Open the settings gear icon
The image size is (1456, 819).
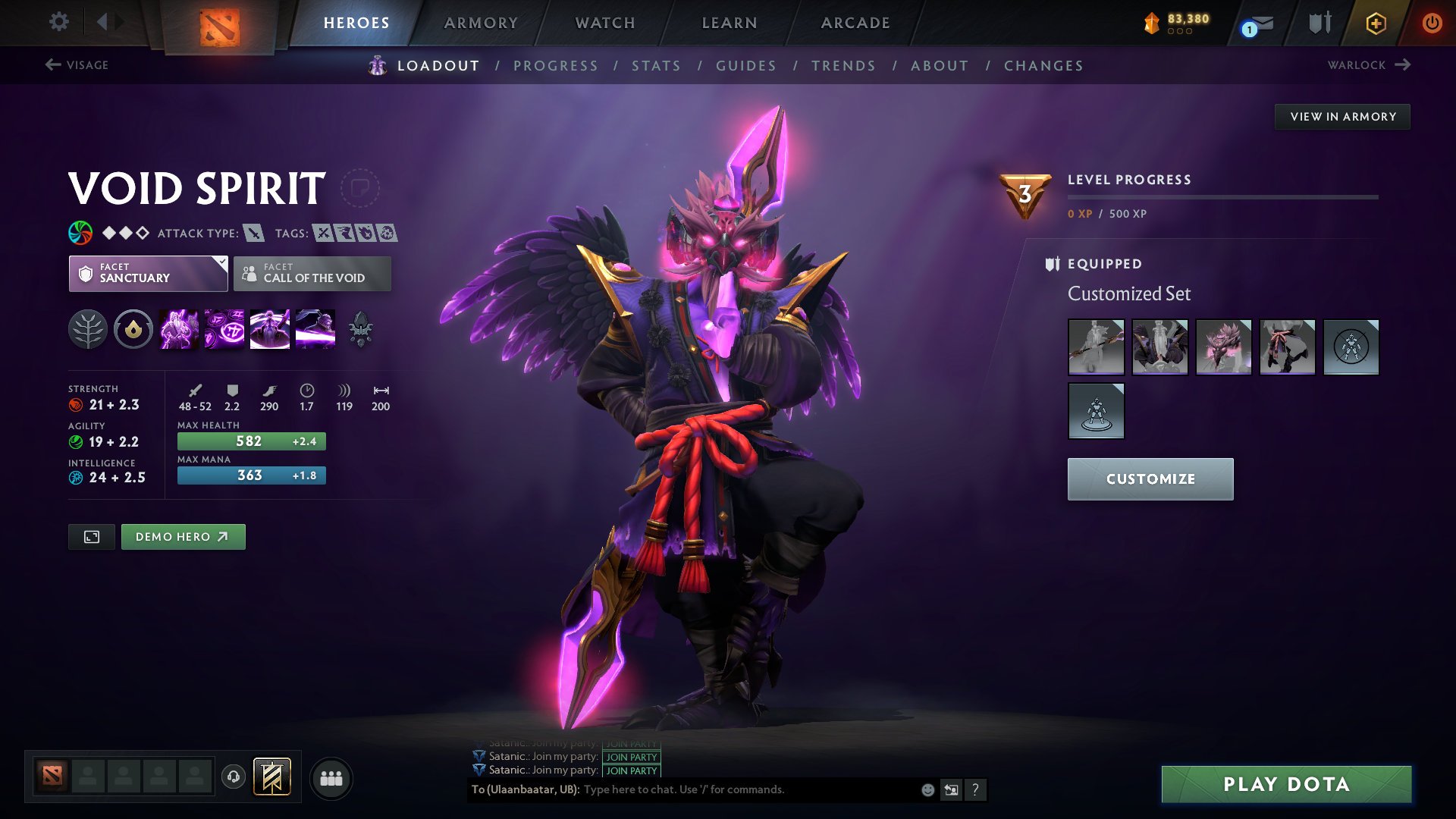click(x=59, y=22)
